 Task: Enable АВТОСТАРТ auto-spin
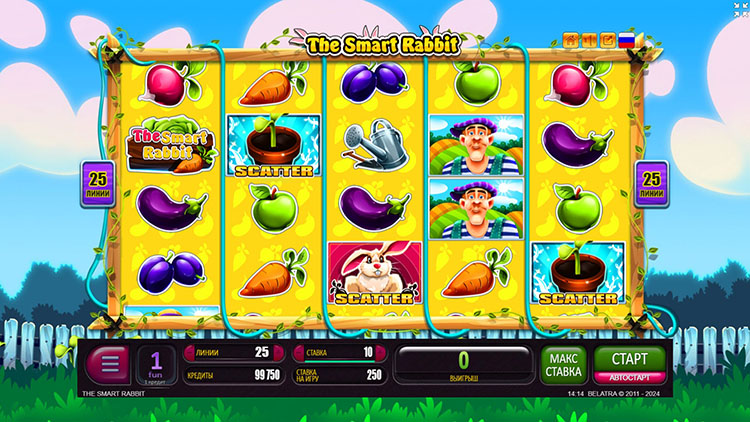(621, 378)
